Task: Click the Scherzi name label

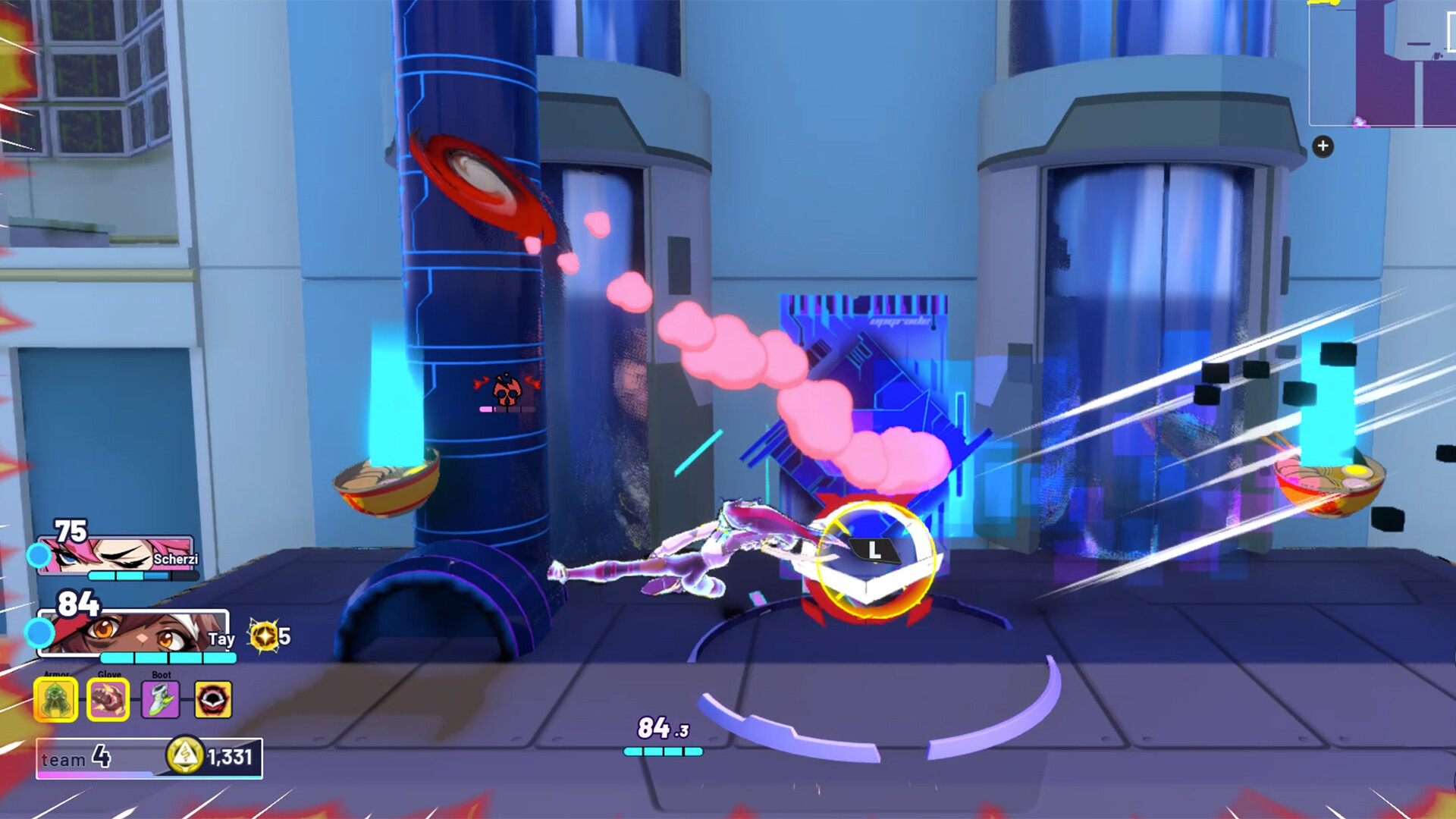Action: tap(177, 559)
